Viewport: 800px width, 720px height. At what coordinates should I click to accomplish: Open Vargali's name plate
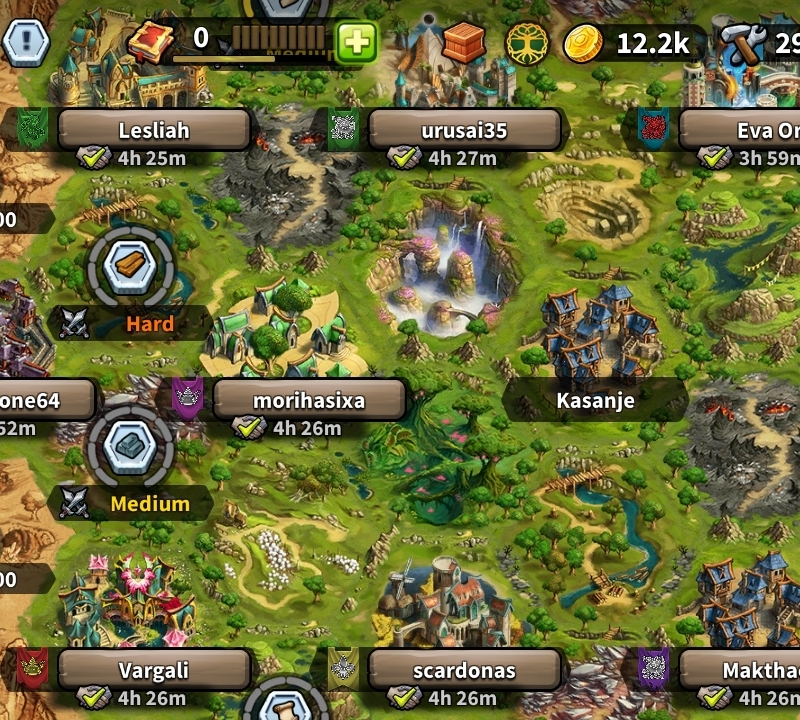[x=153, y=670]
